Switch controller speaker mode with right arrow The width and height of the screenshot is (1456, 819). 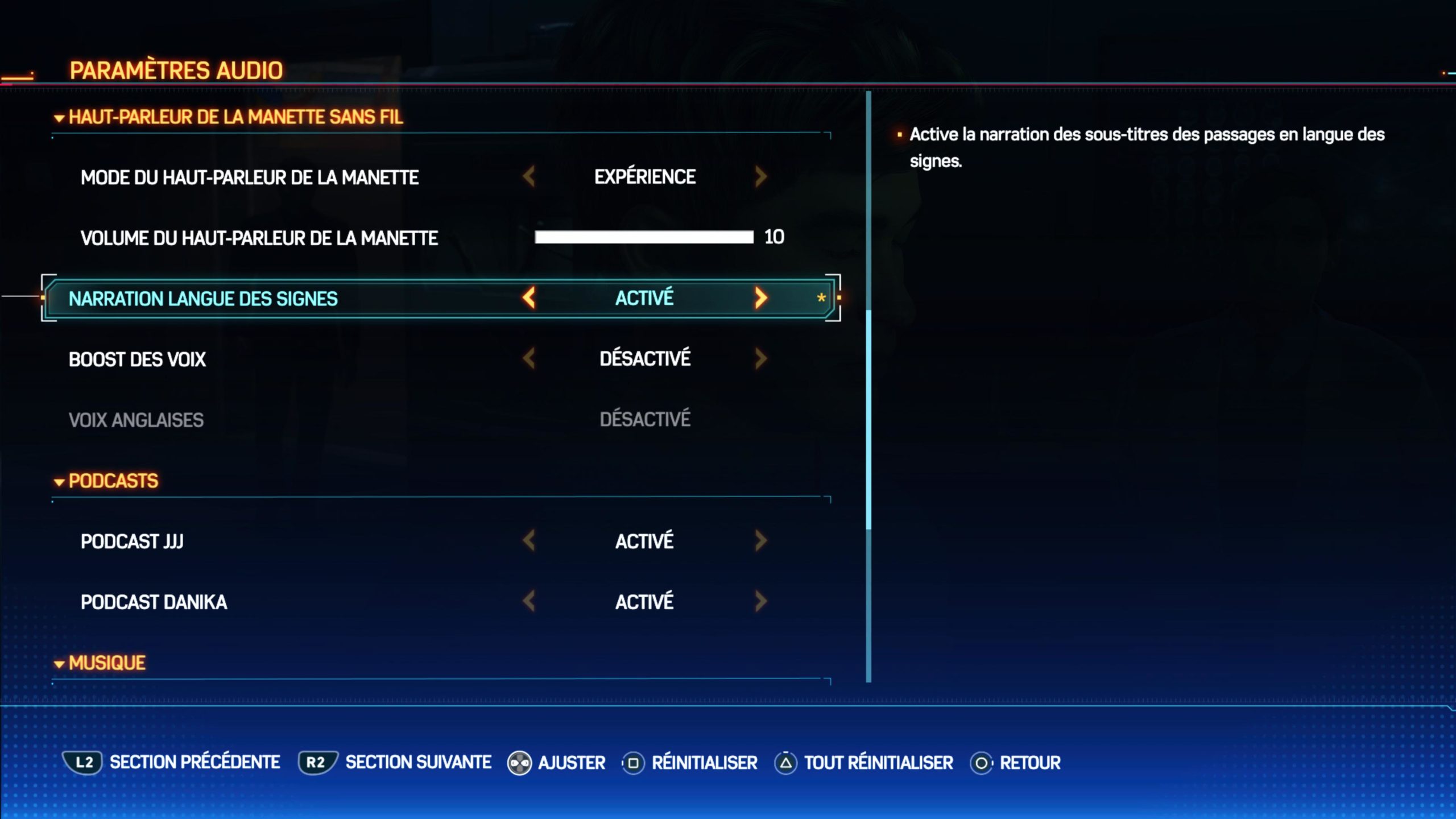(x=761, y=177)
